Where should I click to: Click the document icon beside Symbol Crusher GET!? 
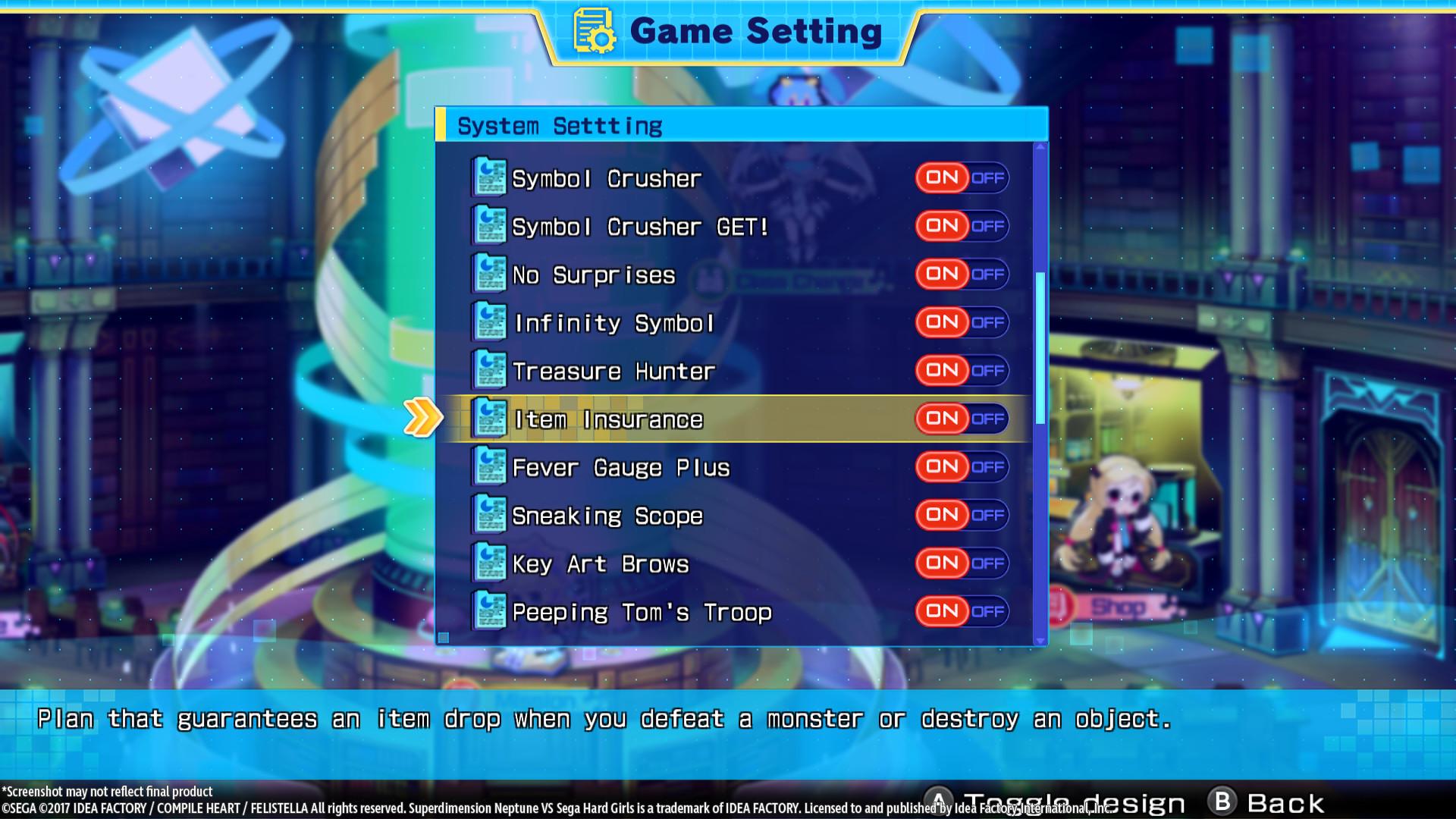(489, 224)
